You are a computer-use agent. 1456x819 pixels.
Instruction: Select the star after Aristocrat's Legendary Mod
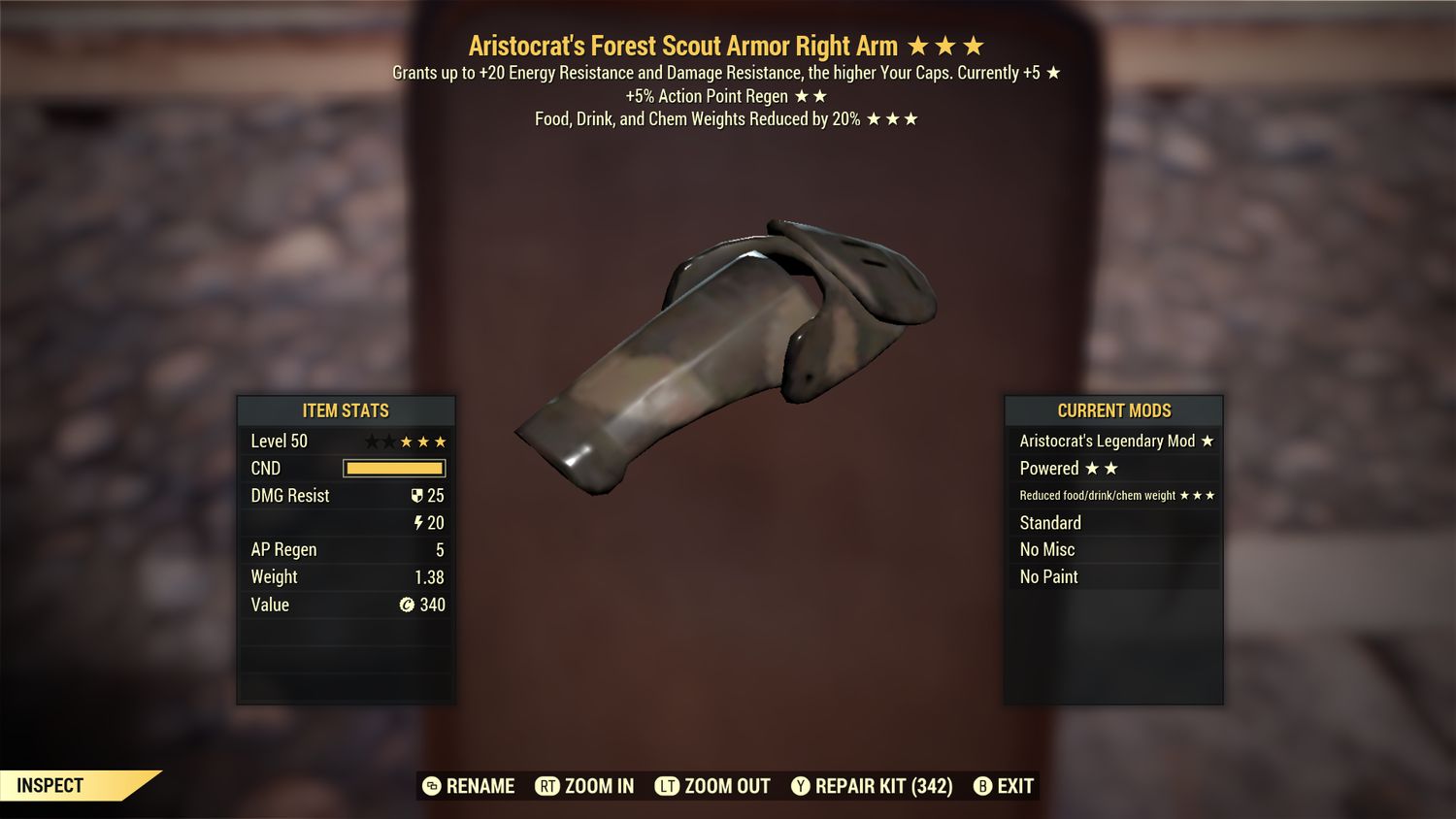(x=1207, y=441)
